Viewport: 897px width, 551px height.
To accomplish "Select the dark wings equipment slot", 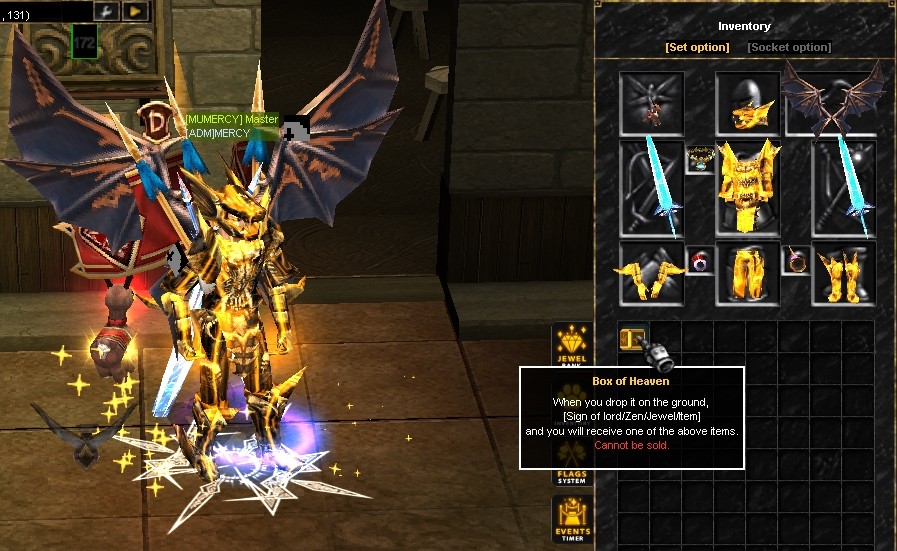I will [843, 102].
